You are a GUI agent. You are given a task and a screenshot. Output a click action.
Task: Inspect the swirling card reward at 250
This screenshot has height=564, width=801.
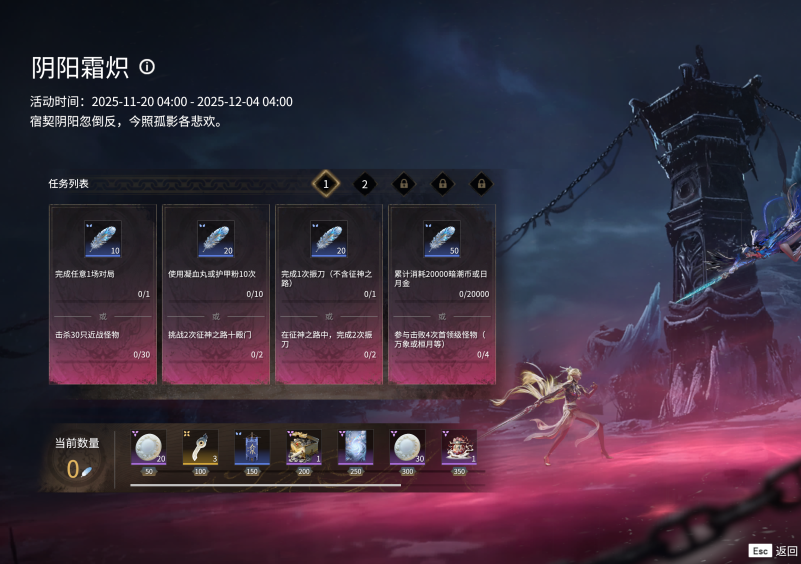coord(356,447)
